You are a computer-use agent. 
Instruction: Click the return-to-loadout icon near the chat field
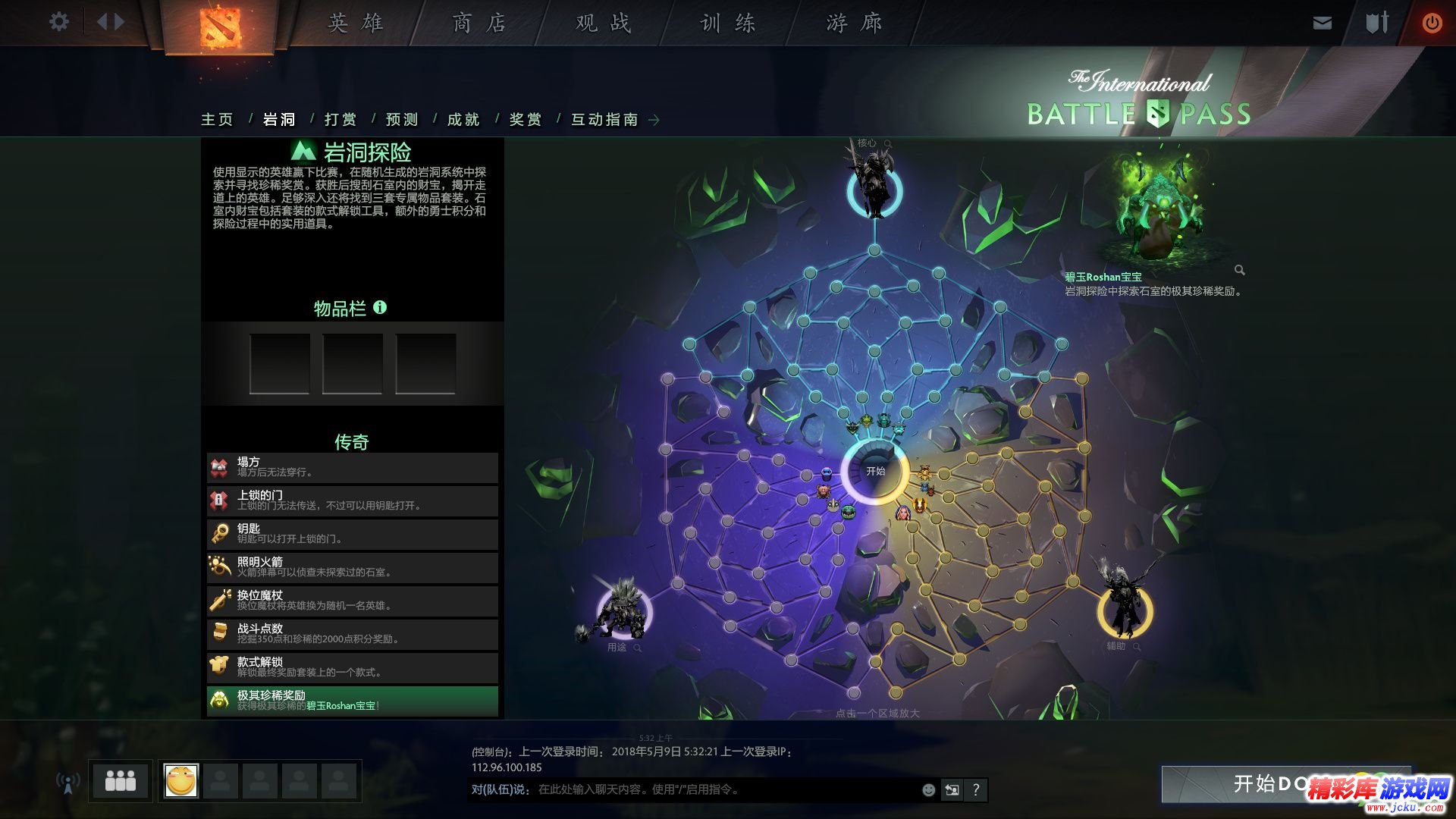(x=952, y=790)
